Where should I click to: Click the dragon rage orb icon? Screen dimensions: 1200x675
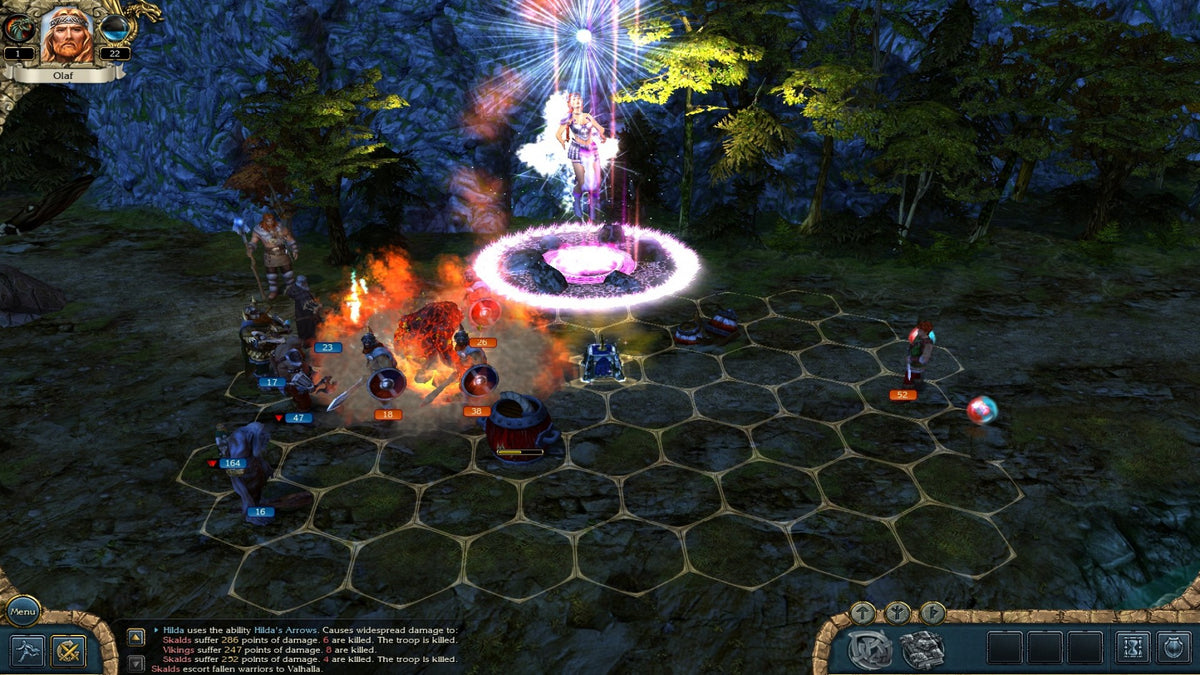19,30
